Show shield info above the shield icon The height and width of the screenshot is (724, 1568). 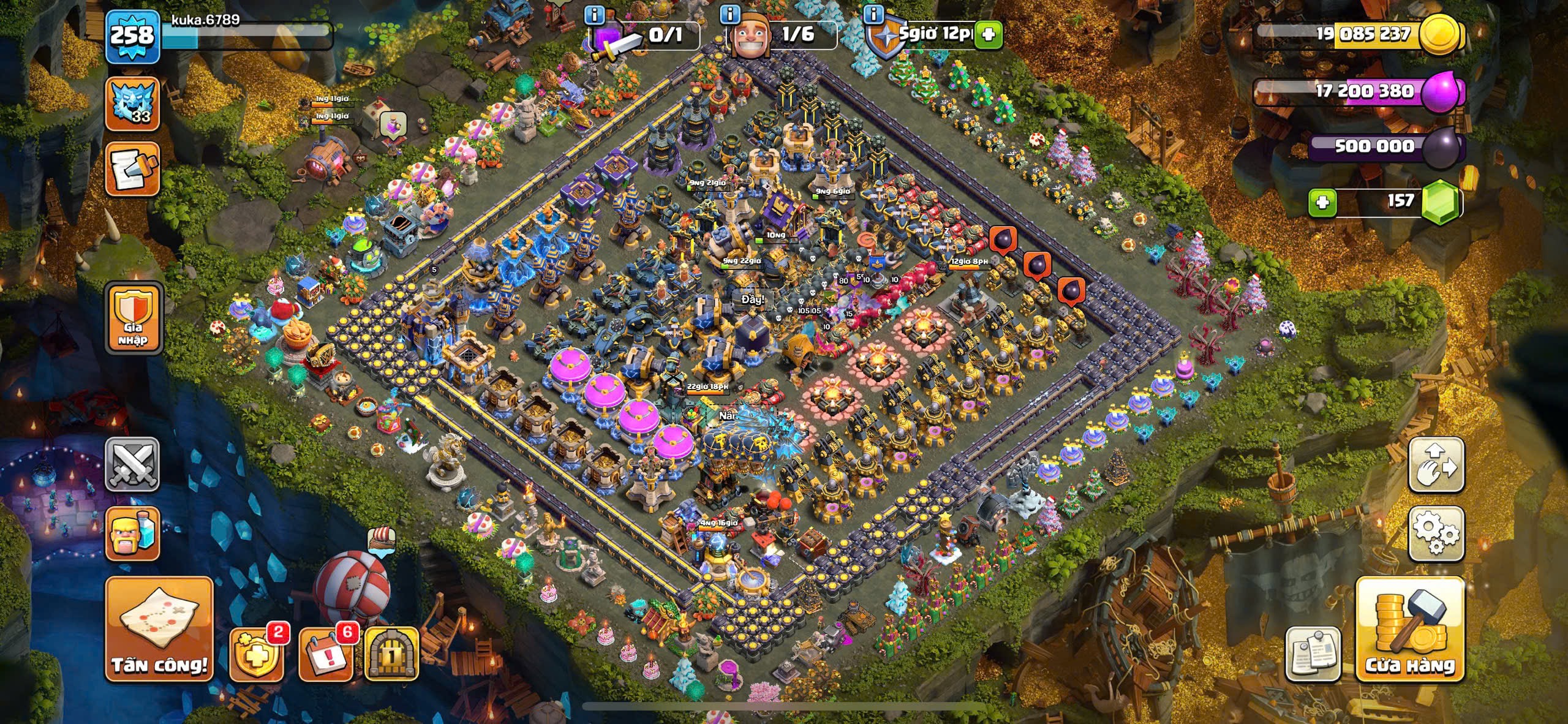(x=874, y=13)
